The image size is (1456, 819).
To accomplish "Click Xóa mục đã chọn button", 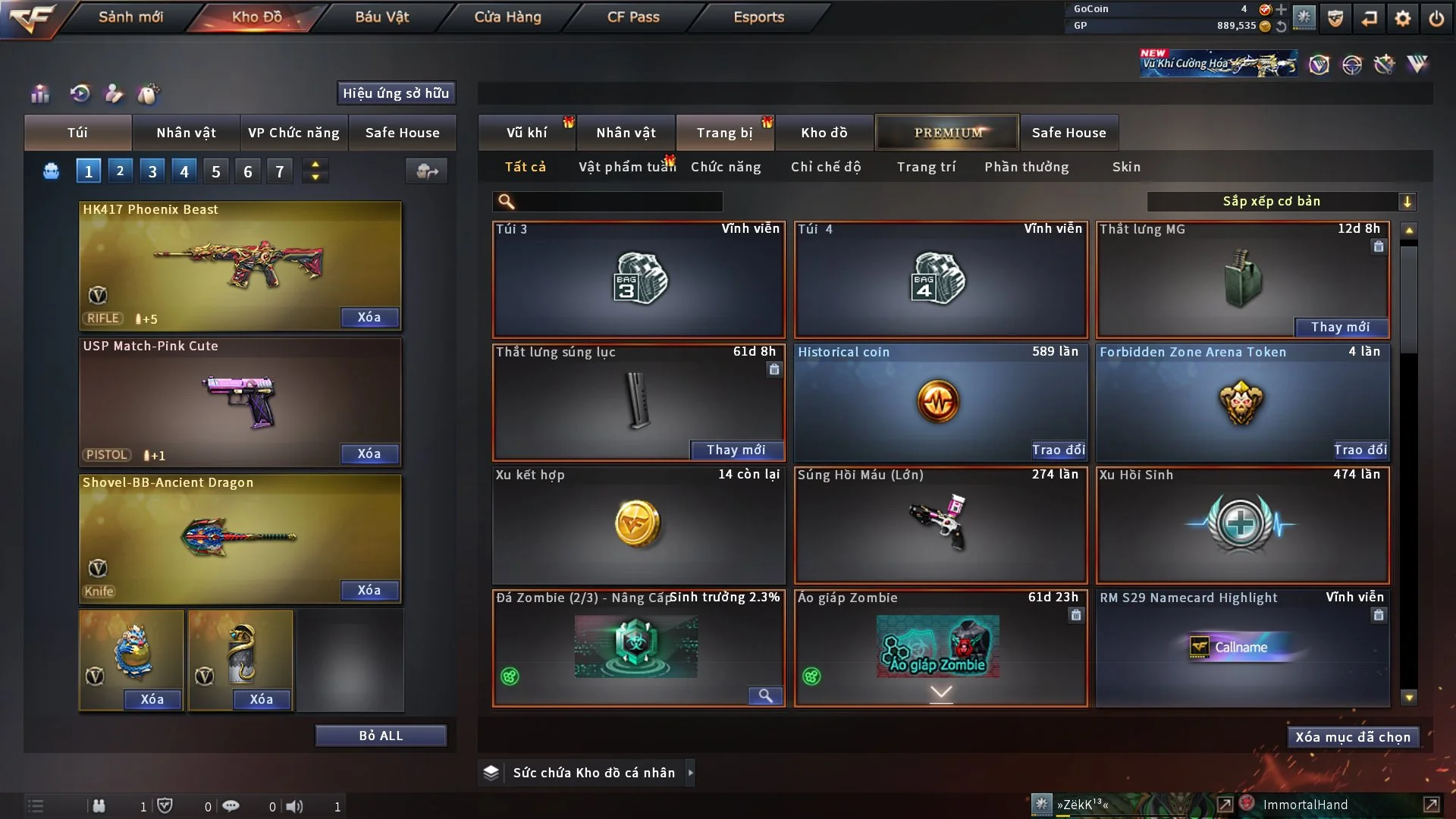I will [1352, 737].
